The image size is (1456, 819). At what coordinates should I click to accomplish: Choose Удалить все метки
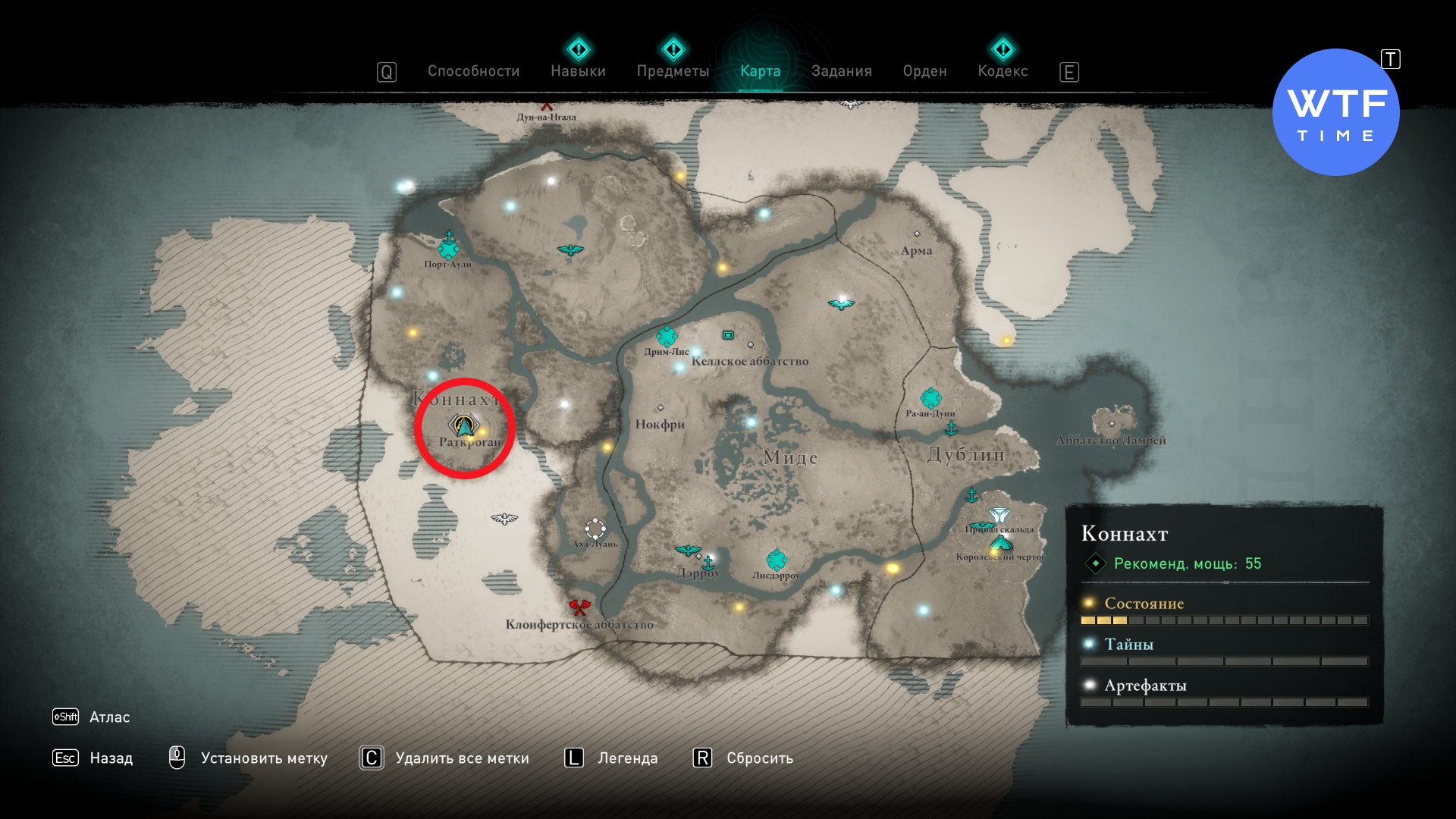[462, 758]
